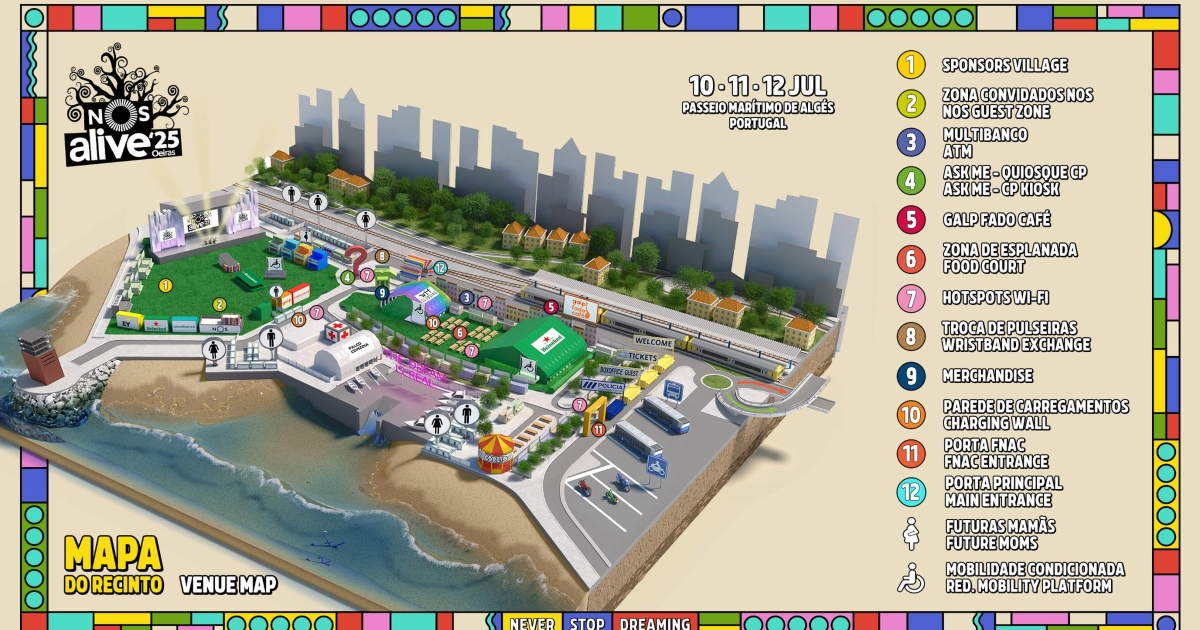Click the Wristband Exchange legend entry
1200x630 pixels.
tap(1015, 337)
